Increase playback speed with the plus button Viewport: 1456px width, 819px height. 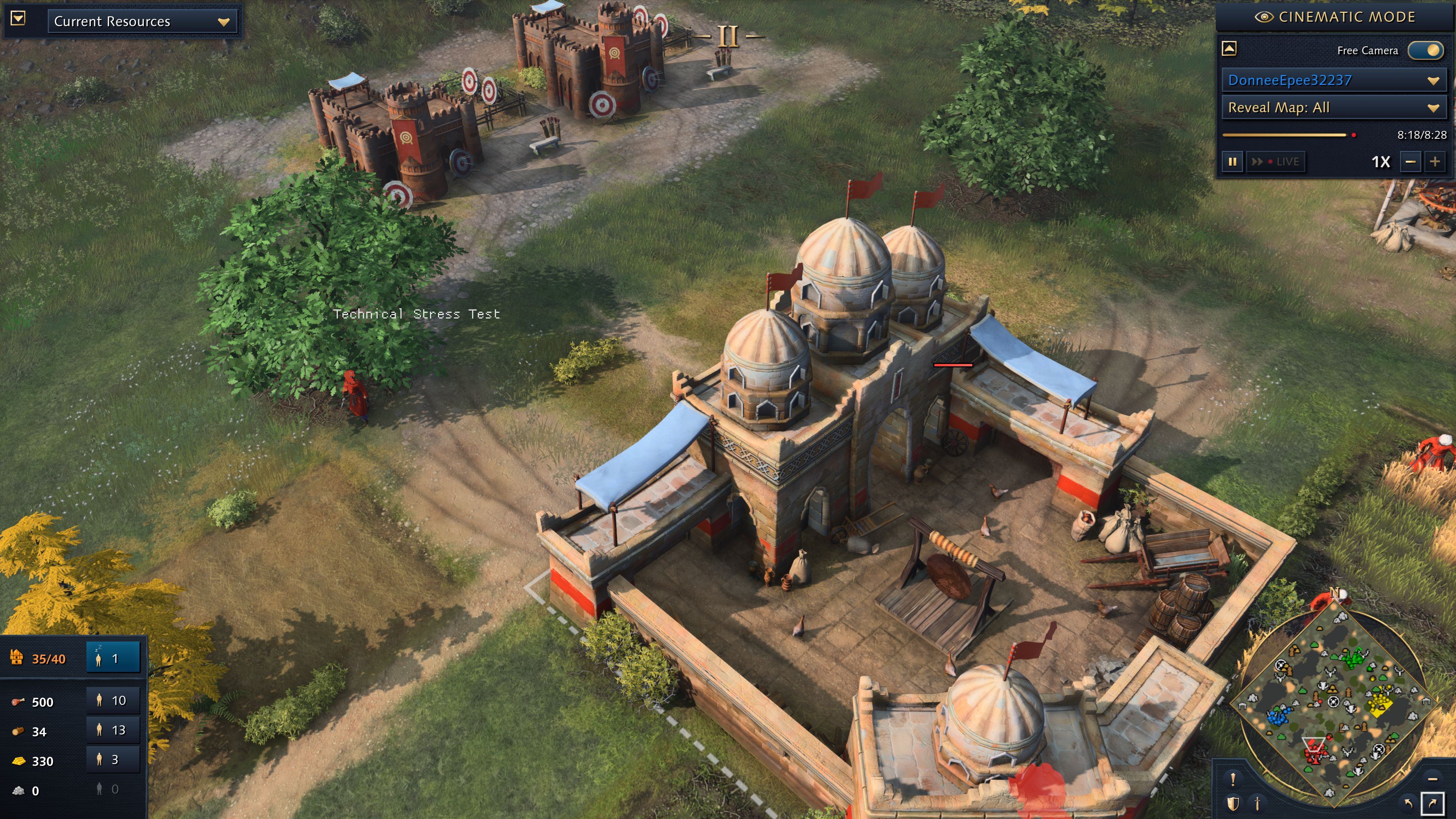tap(1435, 162)
